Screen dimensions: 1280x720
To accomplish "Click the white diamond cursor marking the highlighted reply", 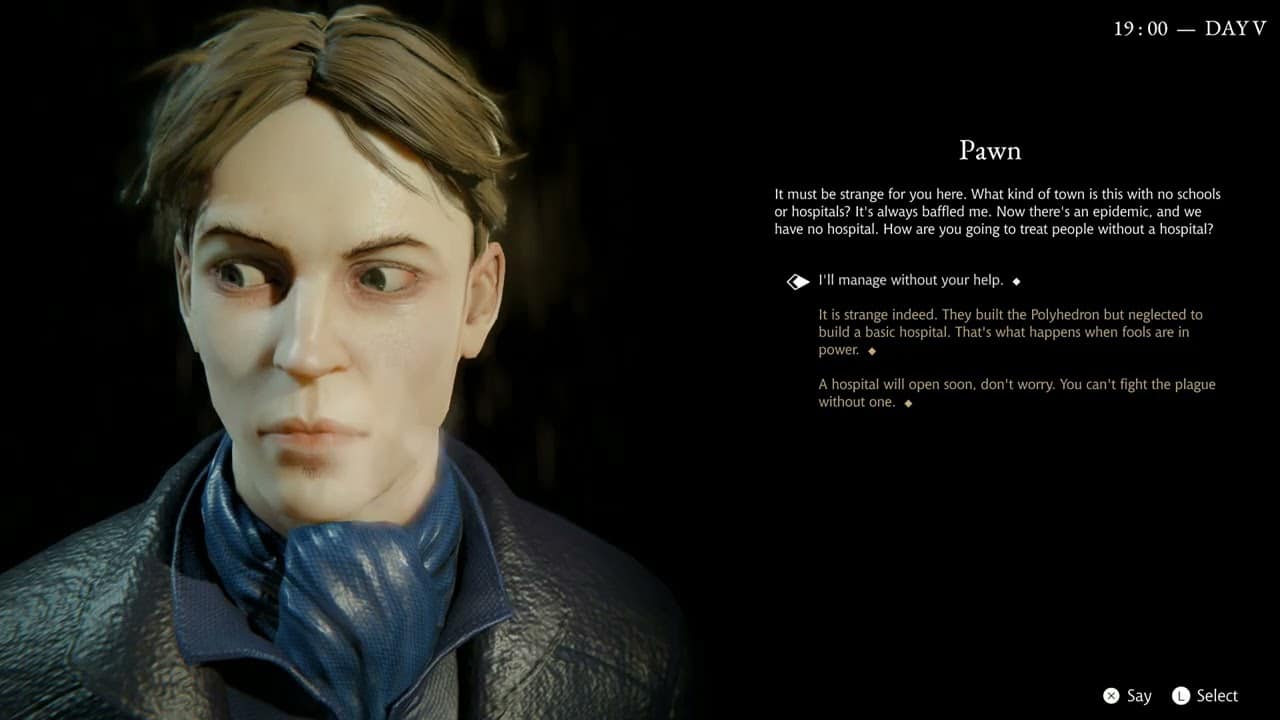I will (x=797, y=281).
